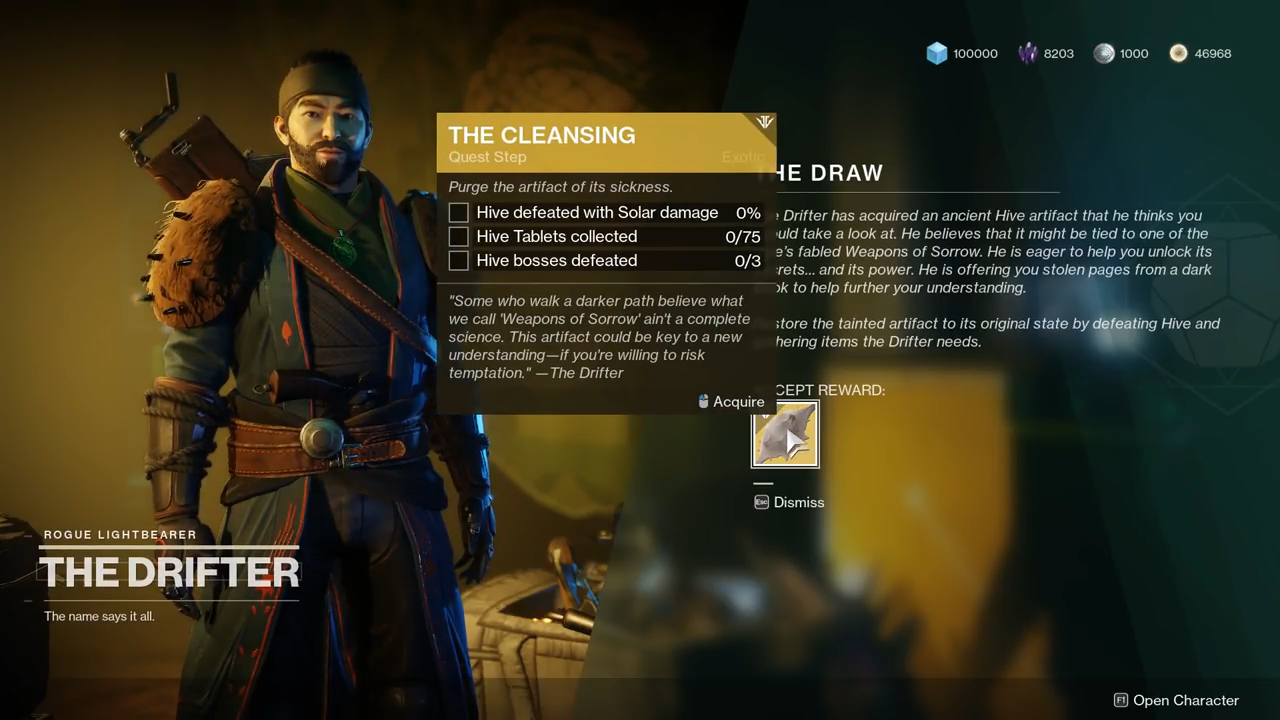The width and height of the screenshot is (1280, 720).
Task: Acquire the quest reward item icon
Action: pyautogui.click(x=785, y=435)
